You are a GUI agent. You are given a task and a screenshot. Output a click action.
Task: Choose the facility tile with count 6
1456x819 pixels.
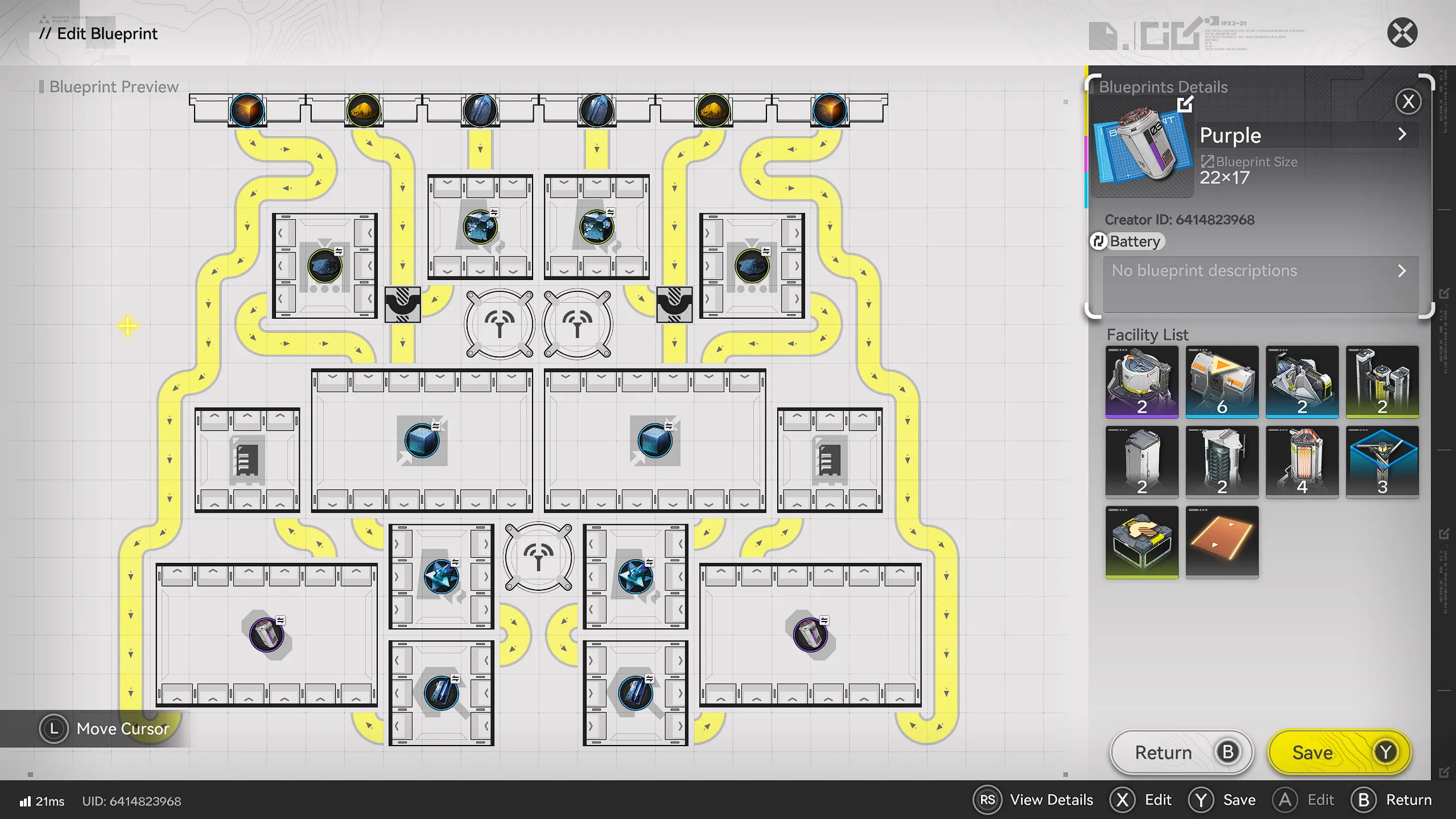coord(1222,382)
